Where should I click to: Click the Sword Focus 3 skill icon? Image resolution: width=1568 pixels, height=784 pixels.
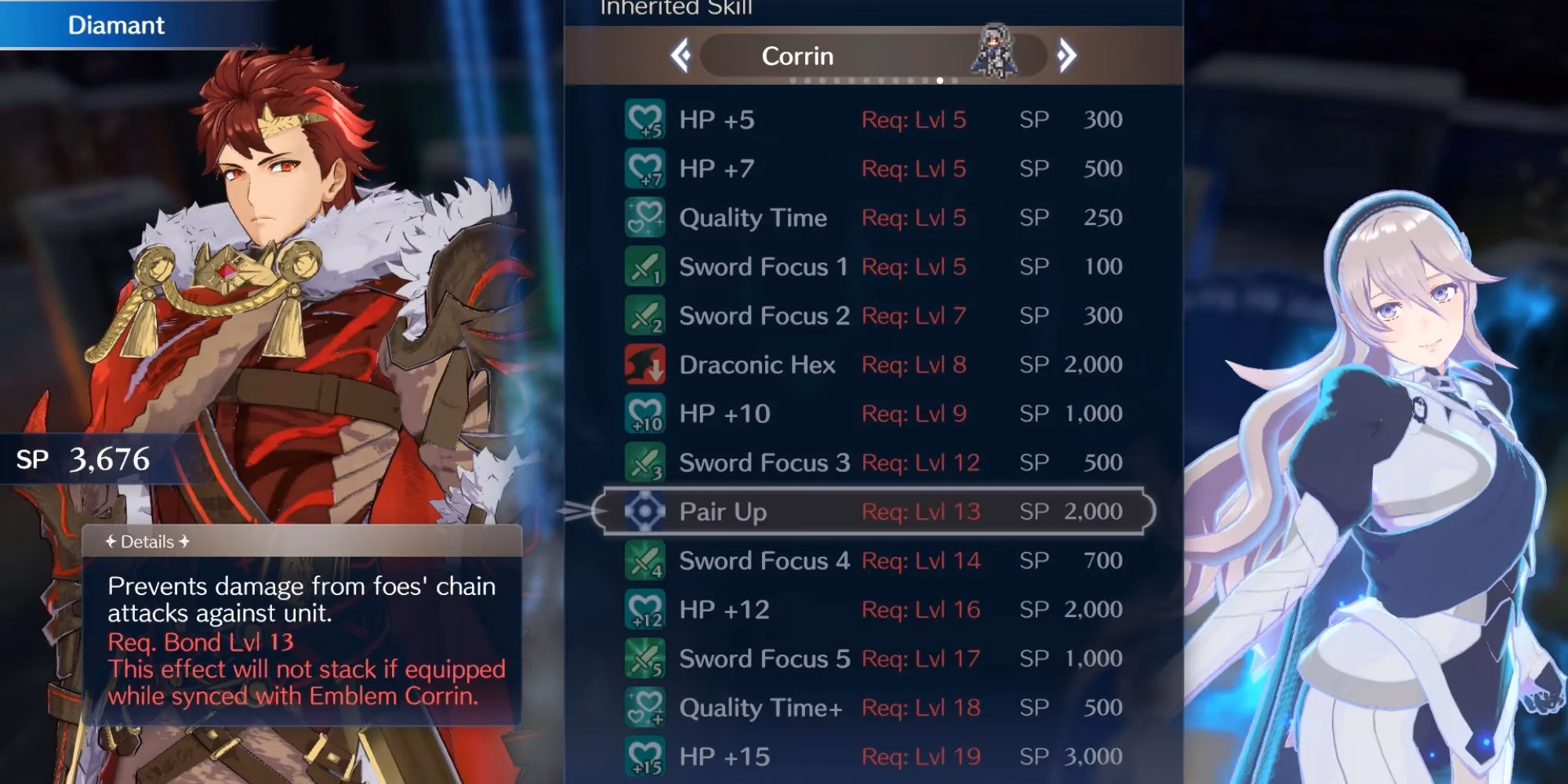coord(644,463)
